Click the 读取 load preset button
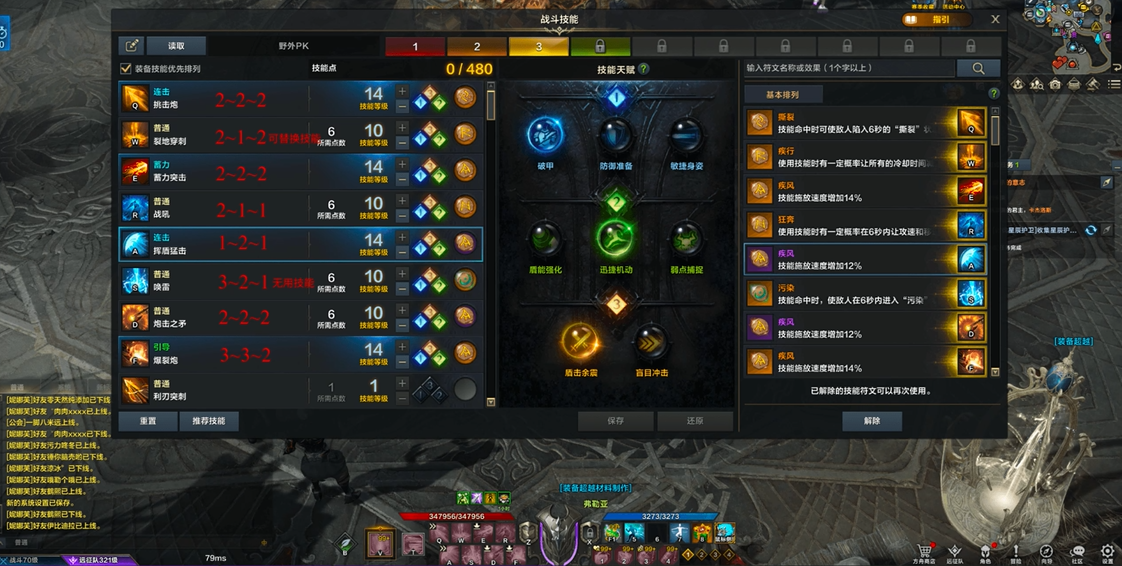 [176, 46]
